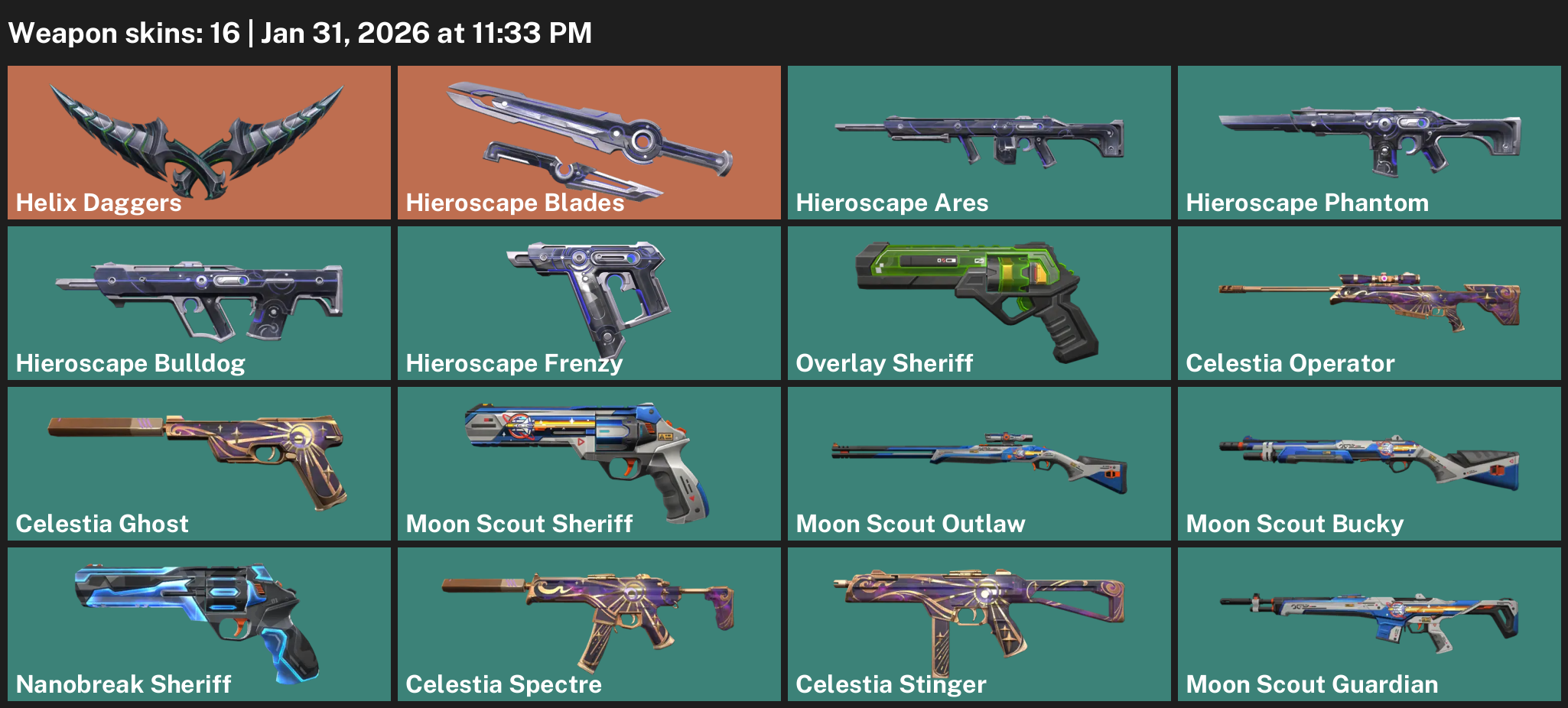Select the Hieroscape Bulldog tile
Image resolution: width=1568 pixels, height=708 pixels.
point(199,303)
